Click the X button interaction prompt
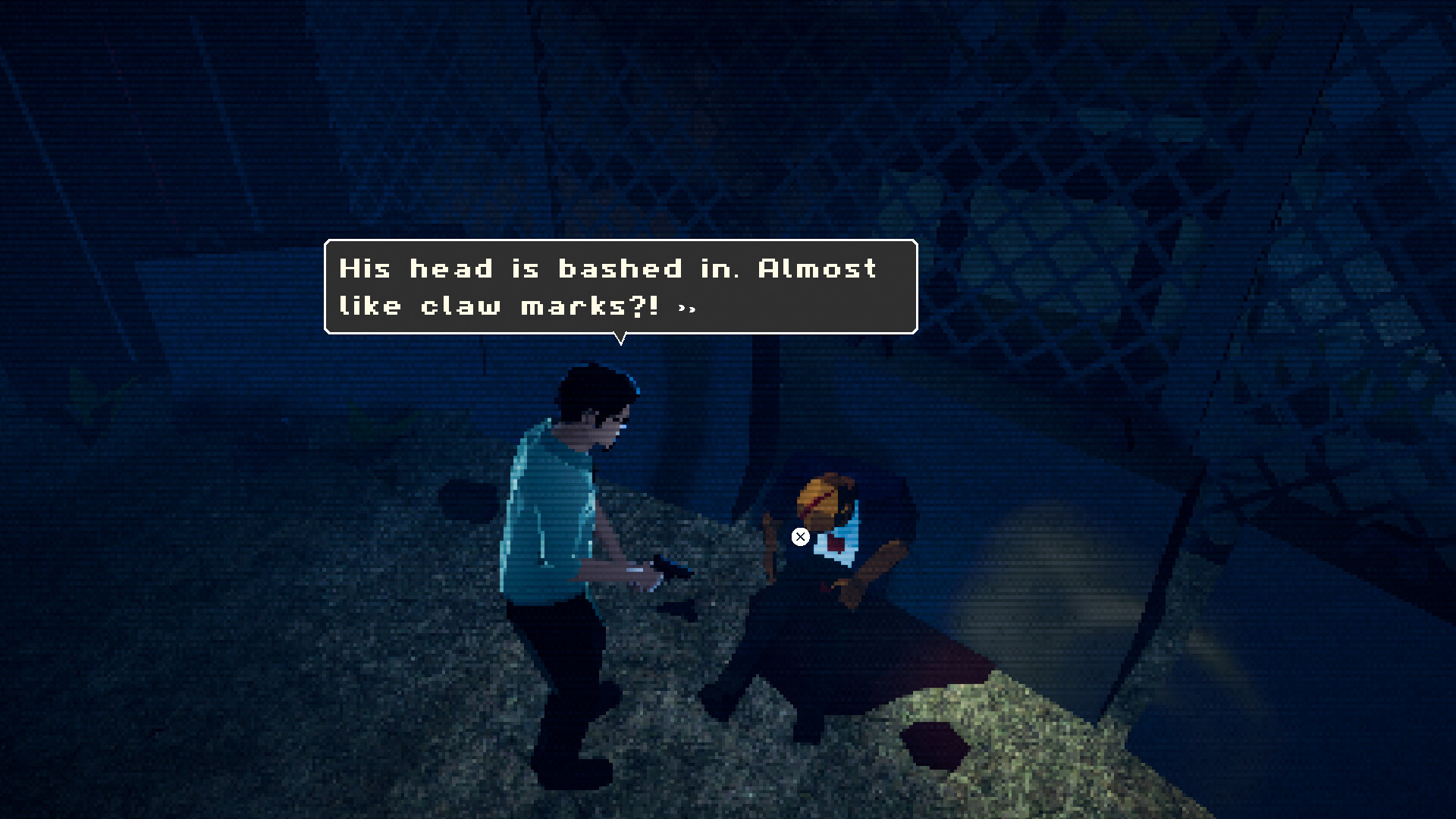Screen dimensions: 1456x819 (800, 536)
